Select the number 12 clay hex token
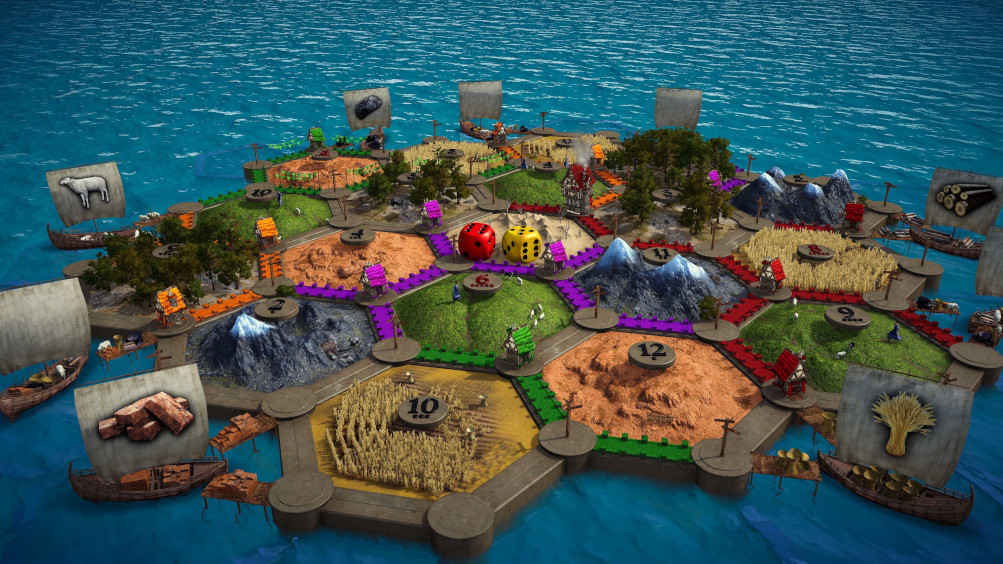The height and width of the screenshot is (564, 1003). [x=649, y=353]
